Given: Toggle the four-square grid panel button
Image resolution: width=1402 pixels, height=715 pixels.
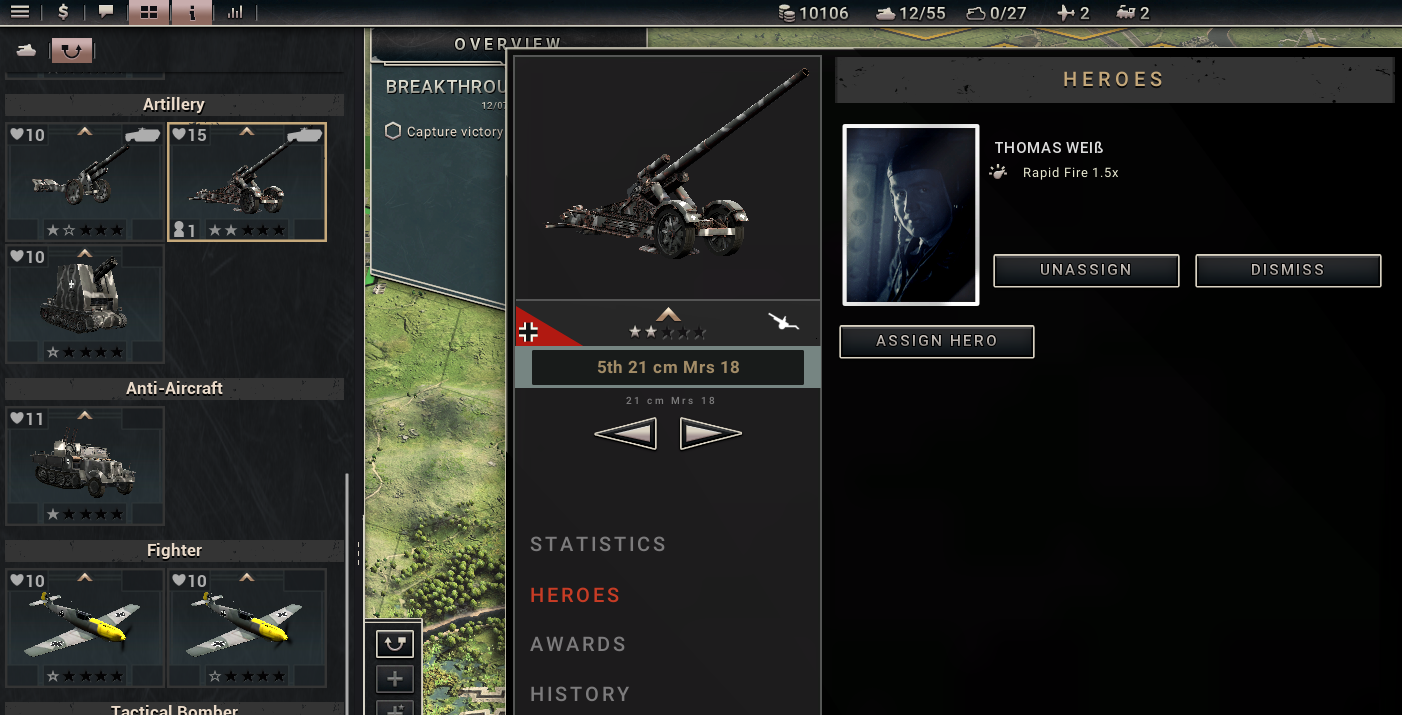Looking at the screenshot, I should click(x=149, y=13).
